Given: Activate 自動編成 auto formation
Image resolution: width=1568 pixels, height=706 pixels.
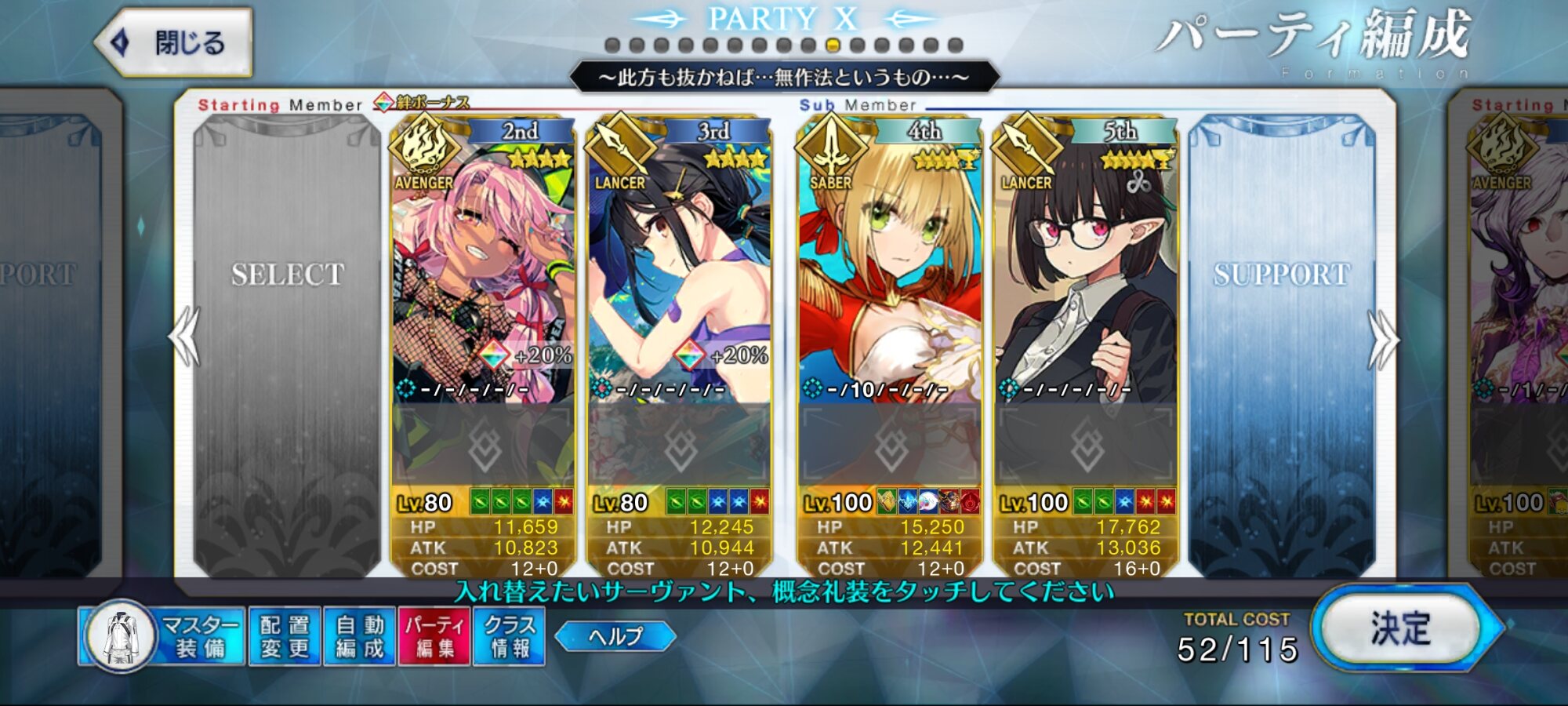Looking at the screenshot, I should pos(360,636).
